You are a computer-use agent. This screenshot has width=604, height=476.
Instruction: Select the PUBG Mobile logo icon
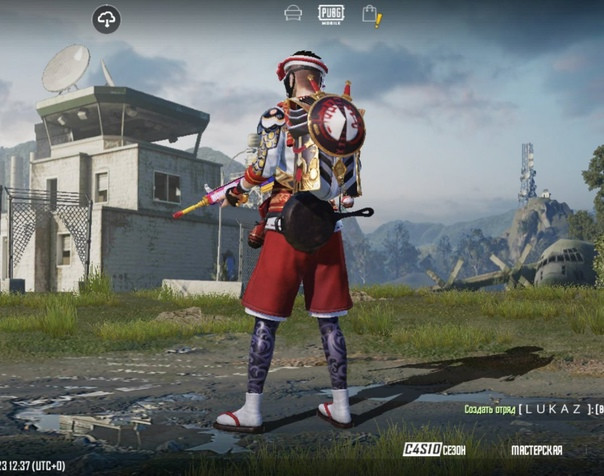point(331,13)
